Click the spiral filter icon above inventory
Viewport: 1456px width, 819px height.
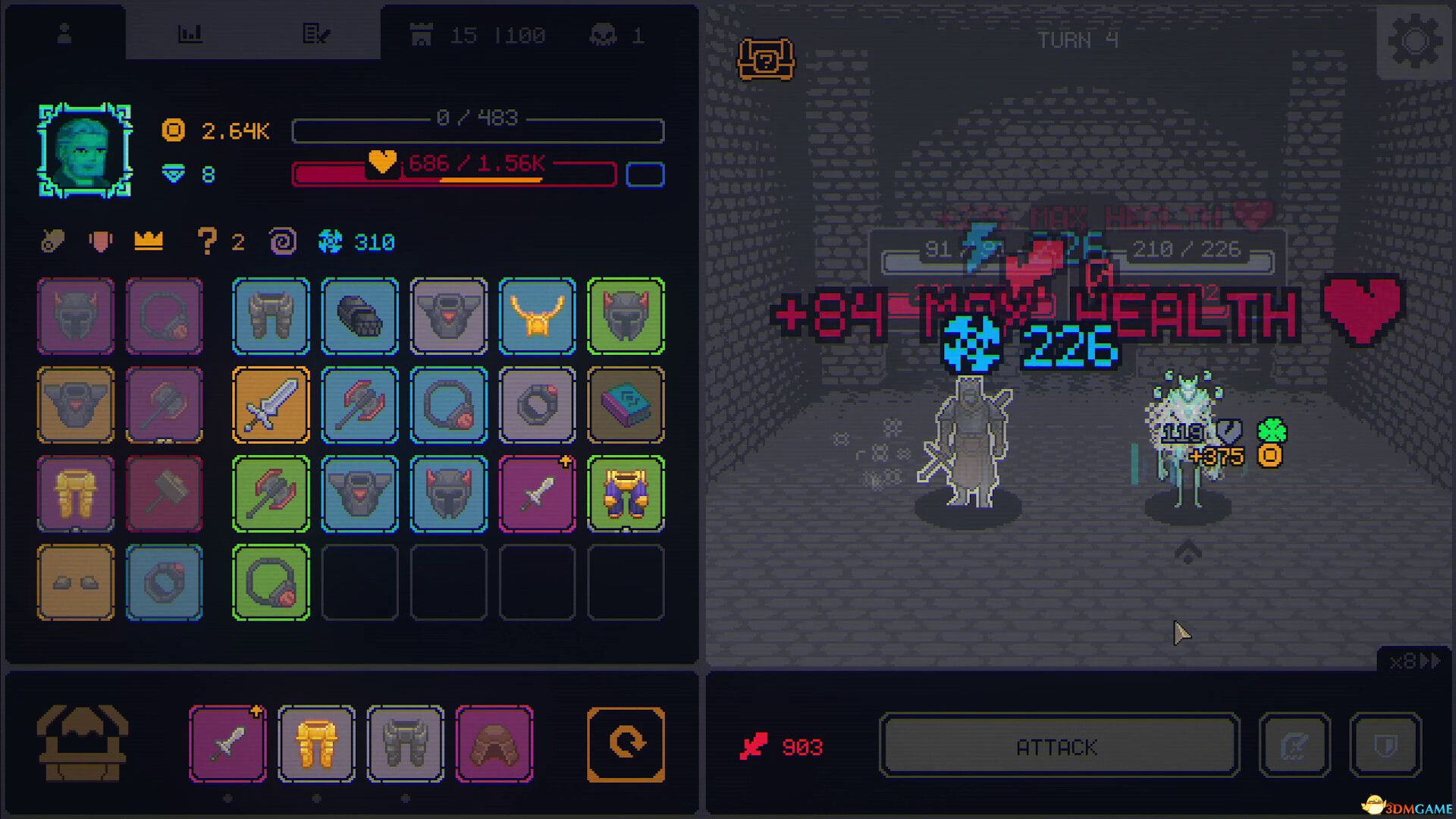click(x=282, y=241)
